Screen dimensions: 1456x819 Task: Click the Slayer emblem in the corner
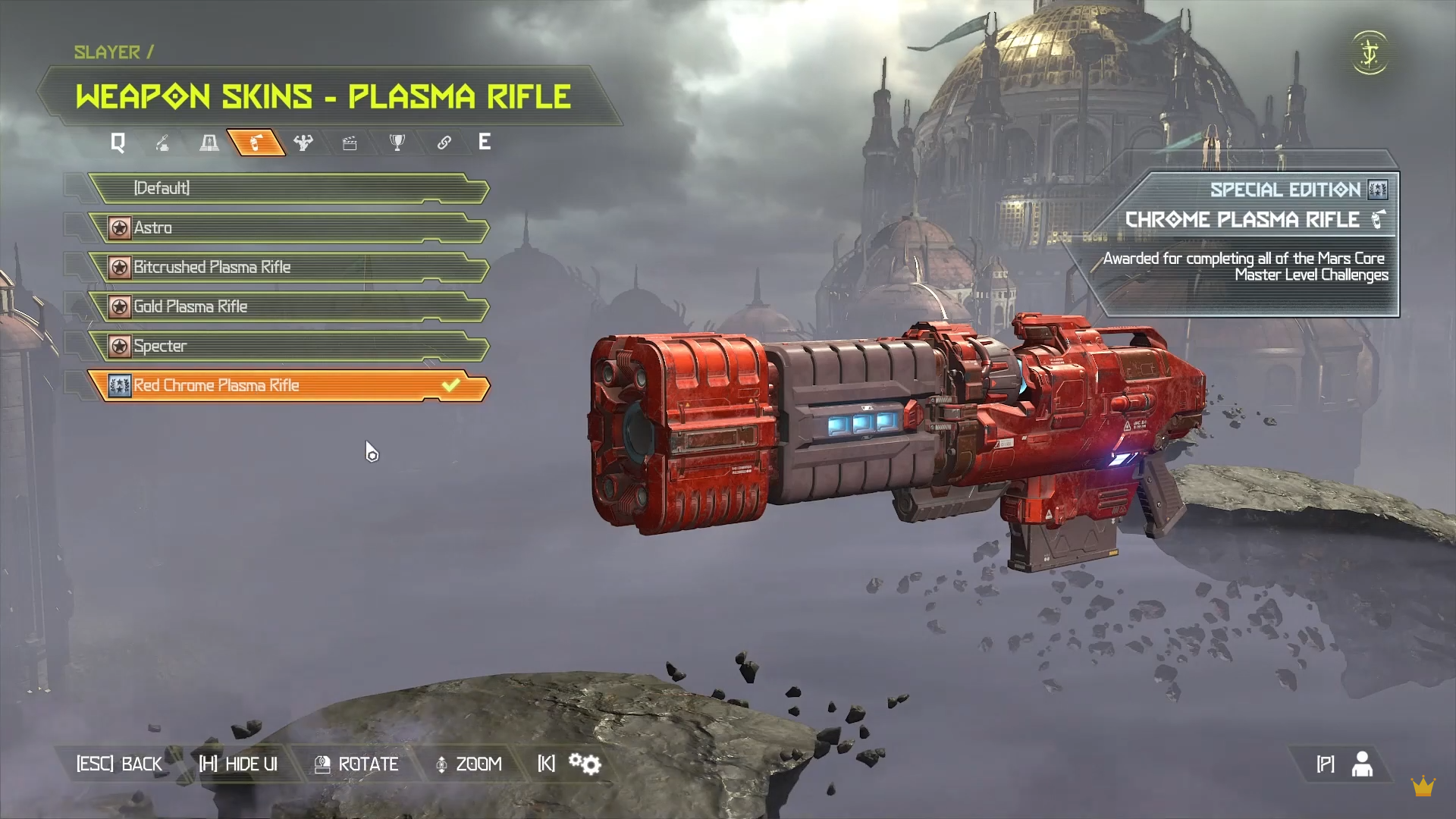[x=1370, y=53]
